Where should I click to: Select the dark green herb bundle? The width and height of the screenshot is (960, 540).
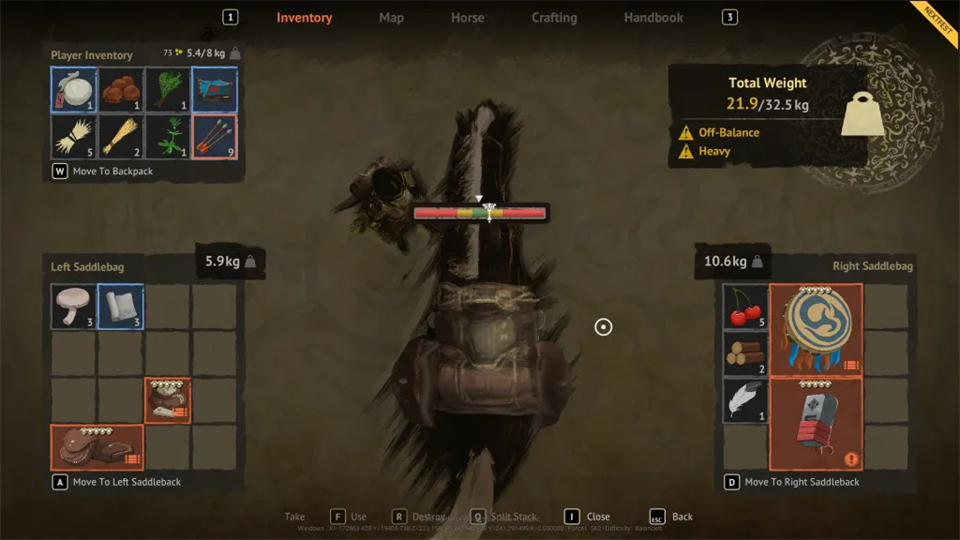(168, 90)
